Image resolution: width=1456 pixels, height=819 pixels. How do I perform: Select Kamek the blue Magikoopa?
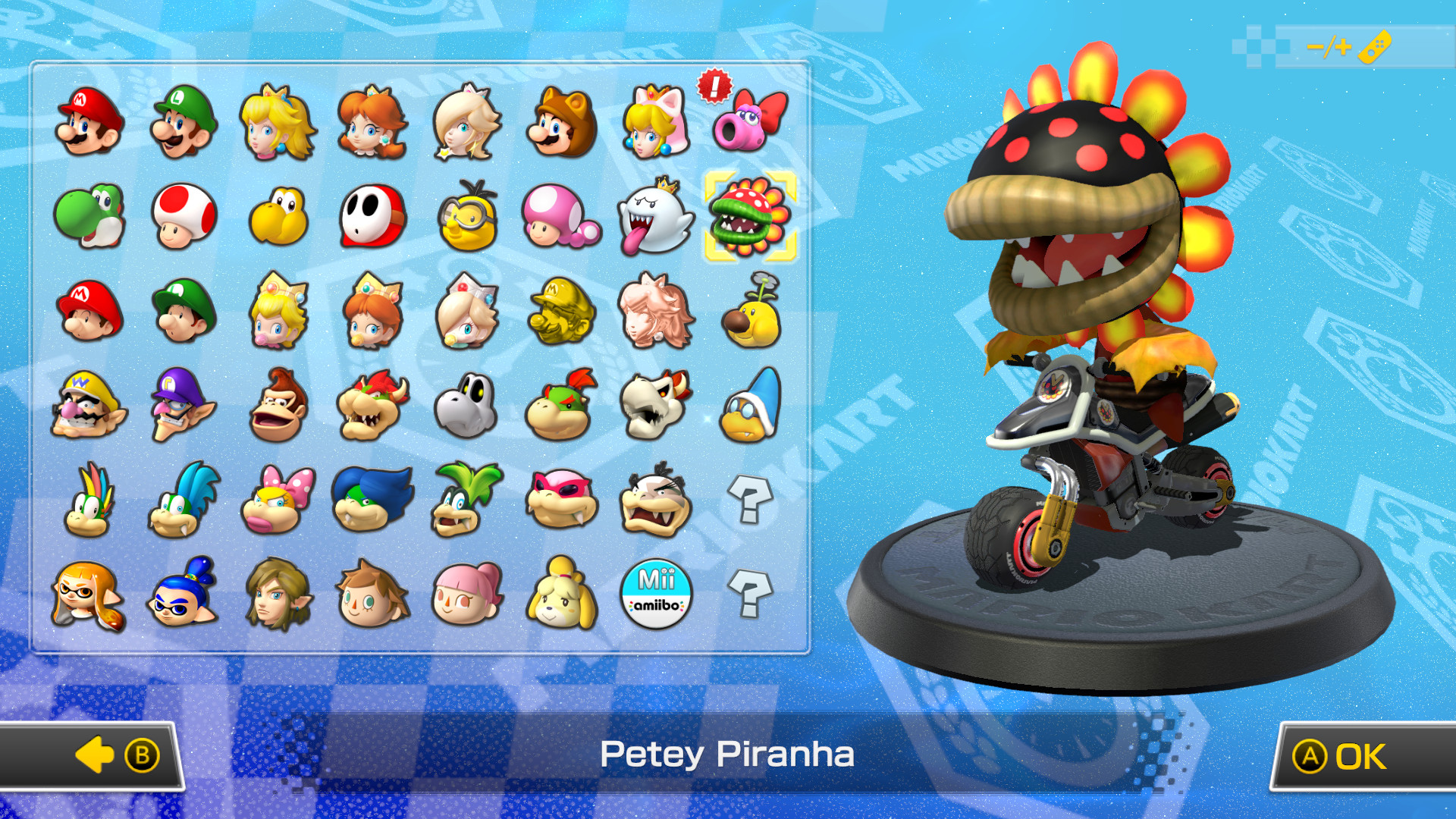[x=750, y=406]
